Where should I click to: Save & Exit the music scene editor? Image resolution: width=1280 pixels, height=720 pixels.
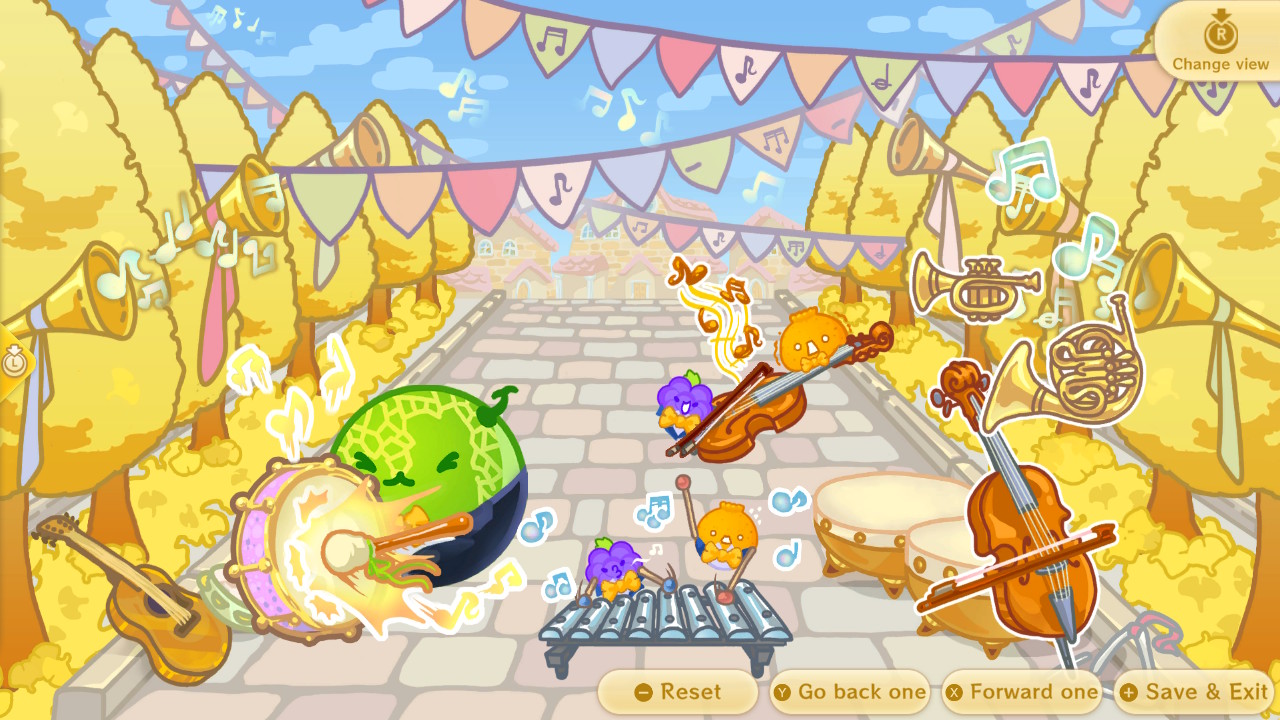pos(1195,691)
